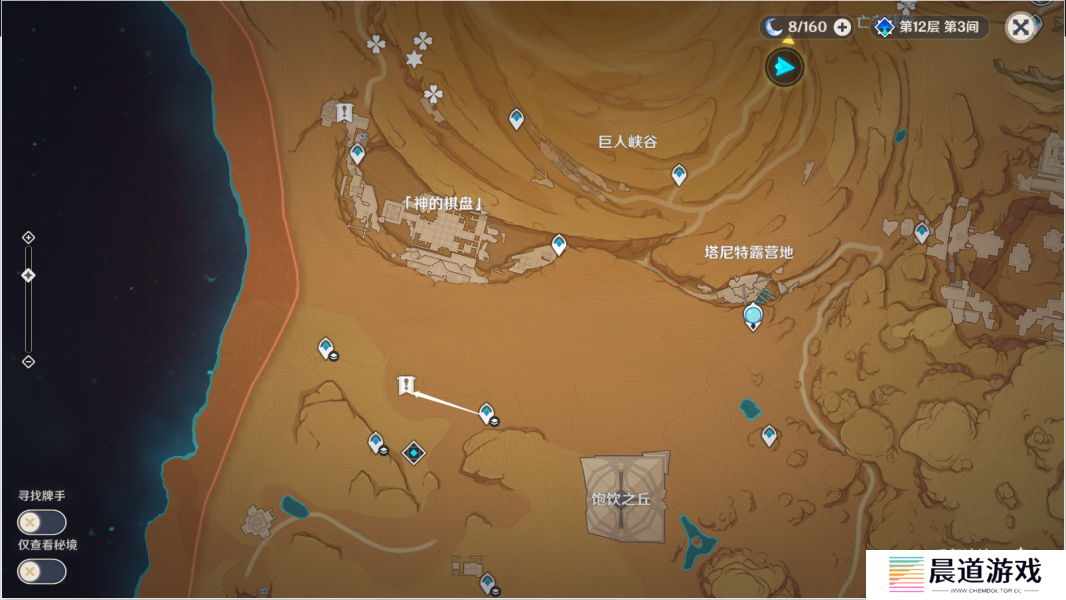The width and height of the screenshot is (1066, 600).
Task: Choose the Statue of The Seven below 塔尼特露营地
Action: tap(753, 318)
